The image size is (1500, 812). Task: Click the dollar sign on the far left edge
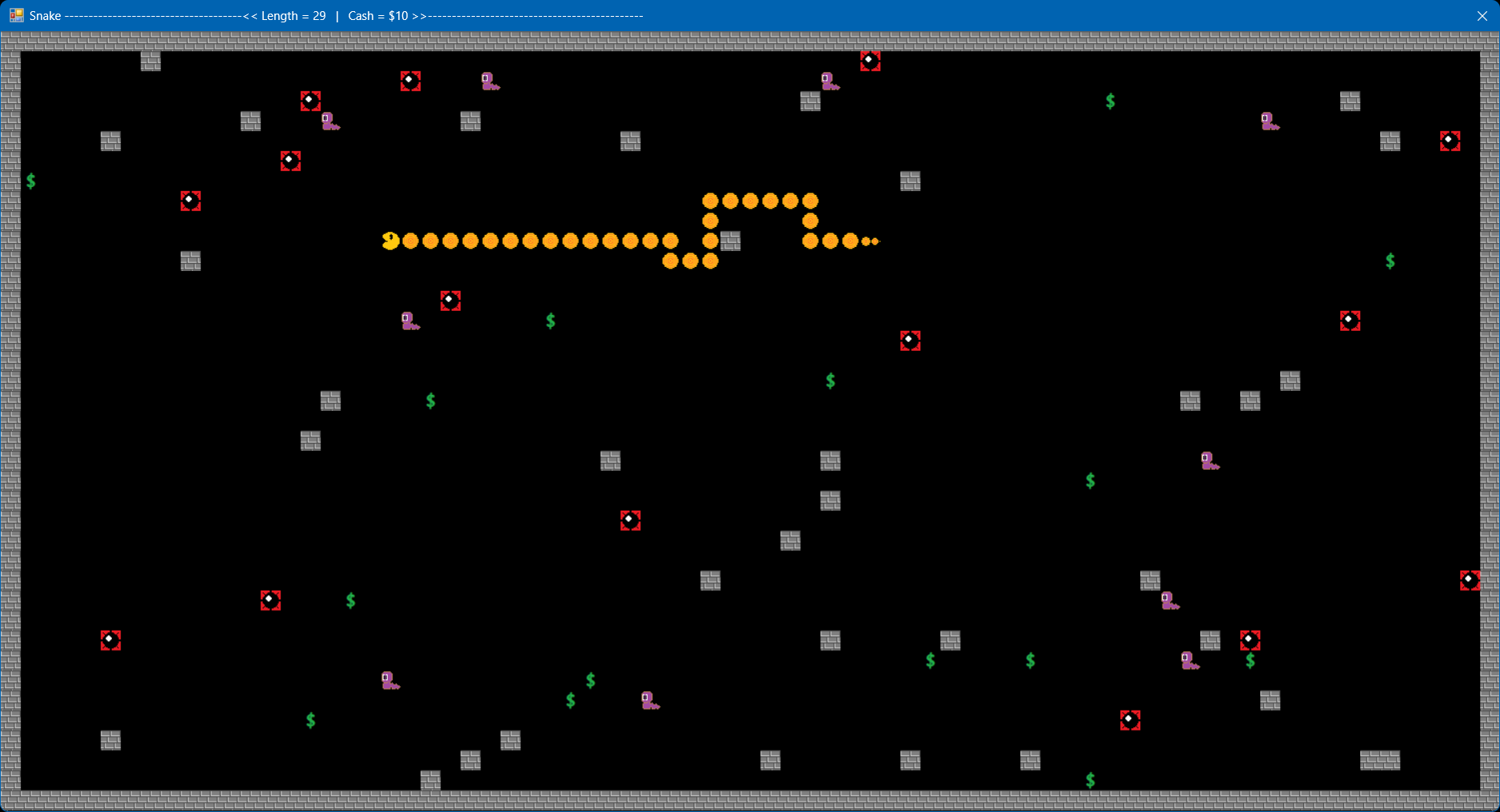(31, 181)
